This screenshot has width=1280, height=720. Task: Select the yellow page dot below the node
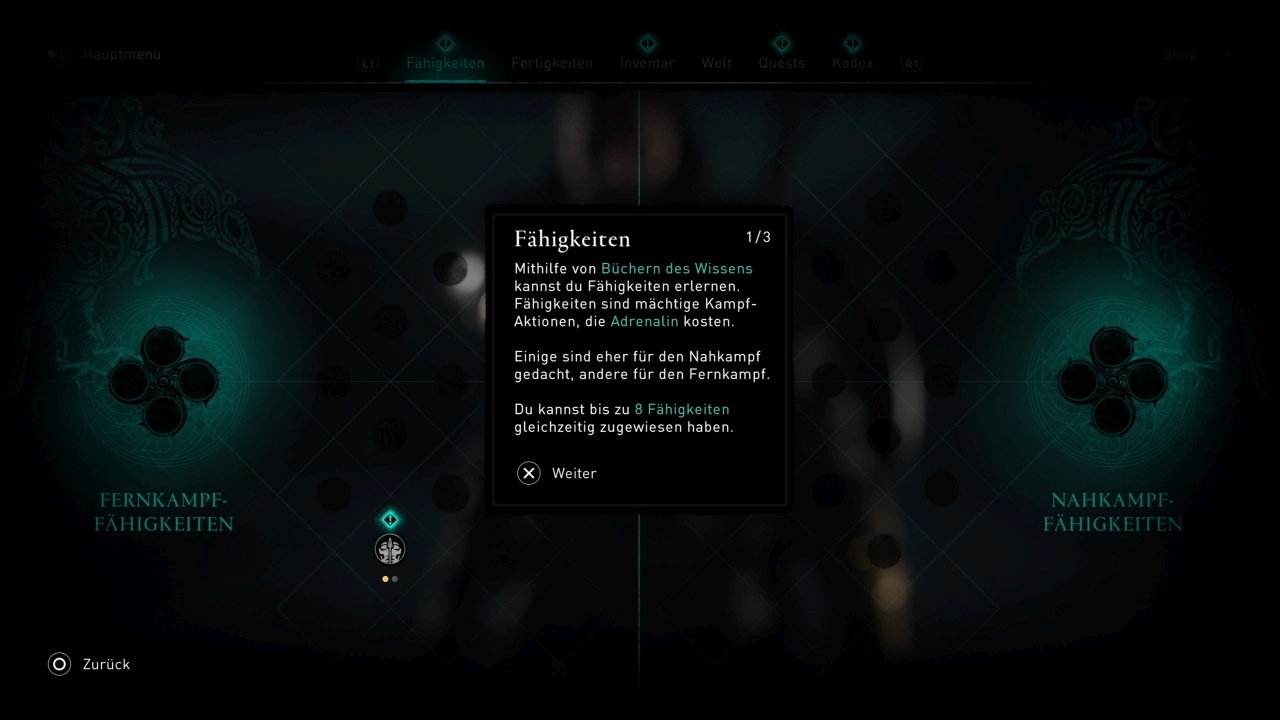[x=384, y=578]
